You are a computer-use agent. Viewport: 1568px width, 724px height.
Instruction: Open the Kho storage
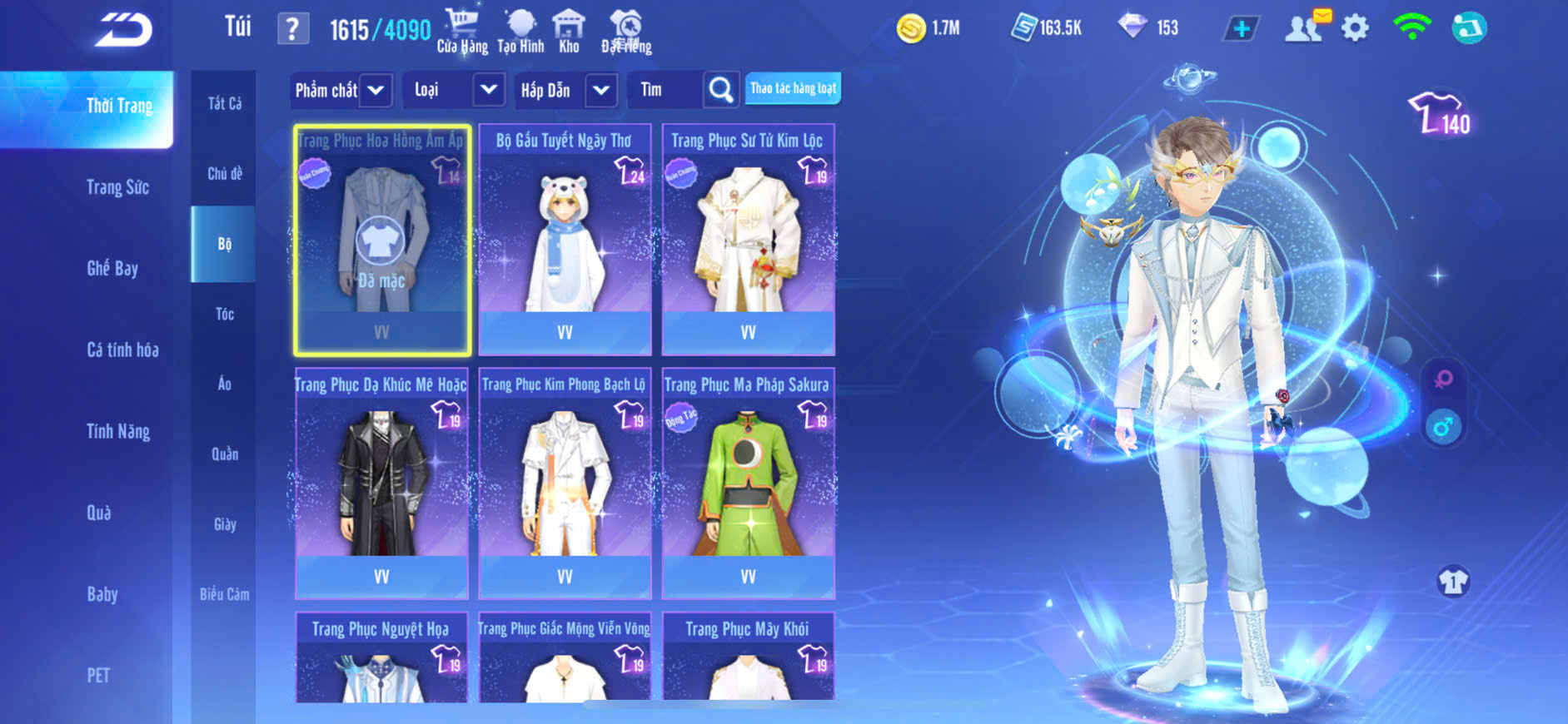tap(569, 32)
